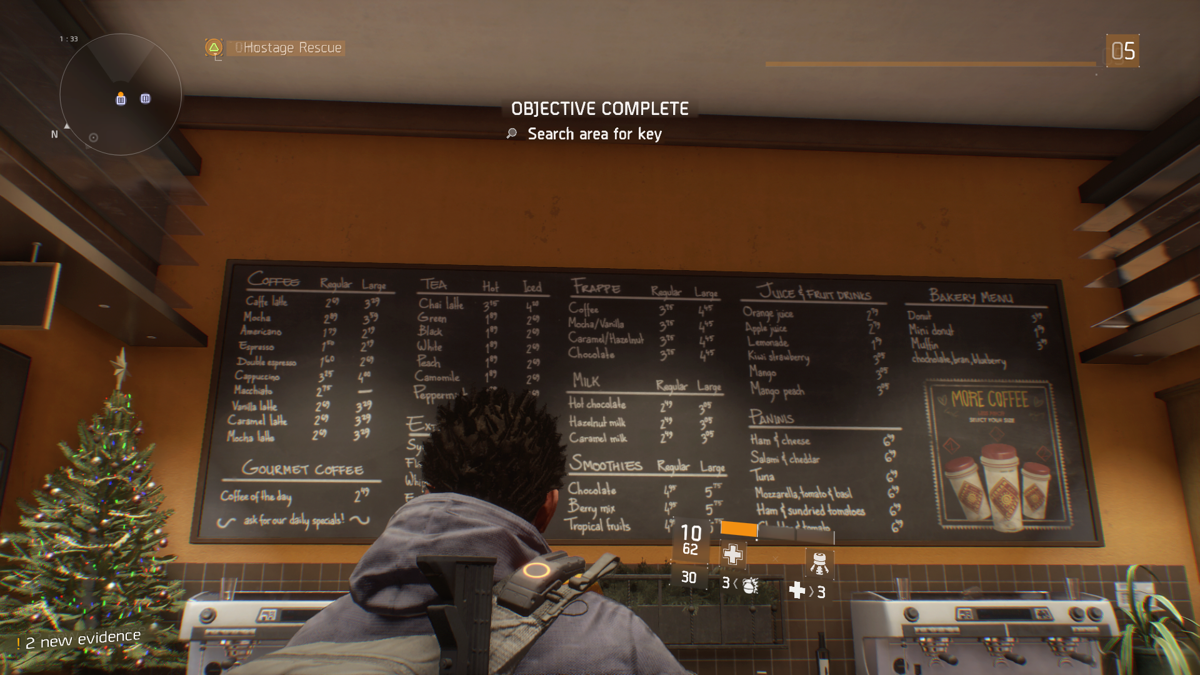Use a medkit via the plus icon
Screen dimensions: 1200x675
pos(797,591)
